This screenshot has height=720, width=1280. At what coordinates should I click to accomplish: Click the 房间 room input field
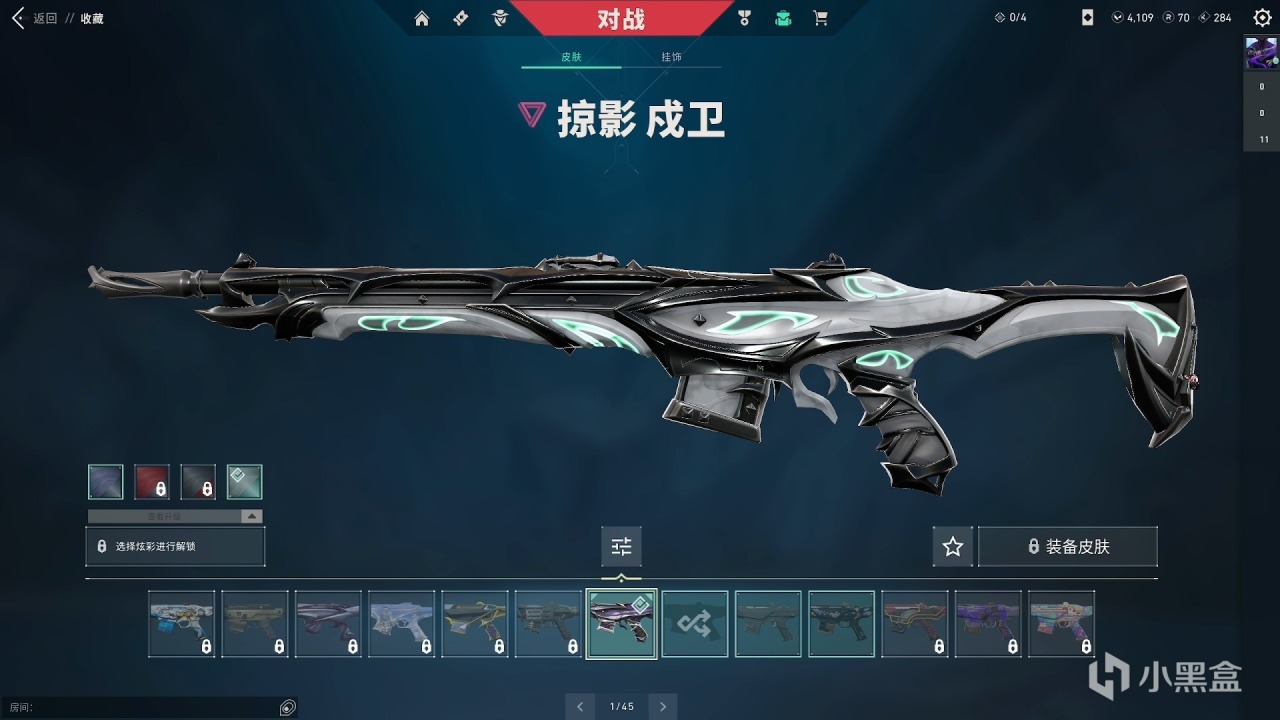(x=150, y=707)
